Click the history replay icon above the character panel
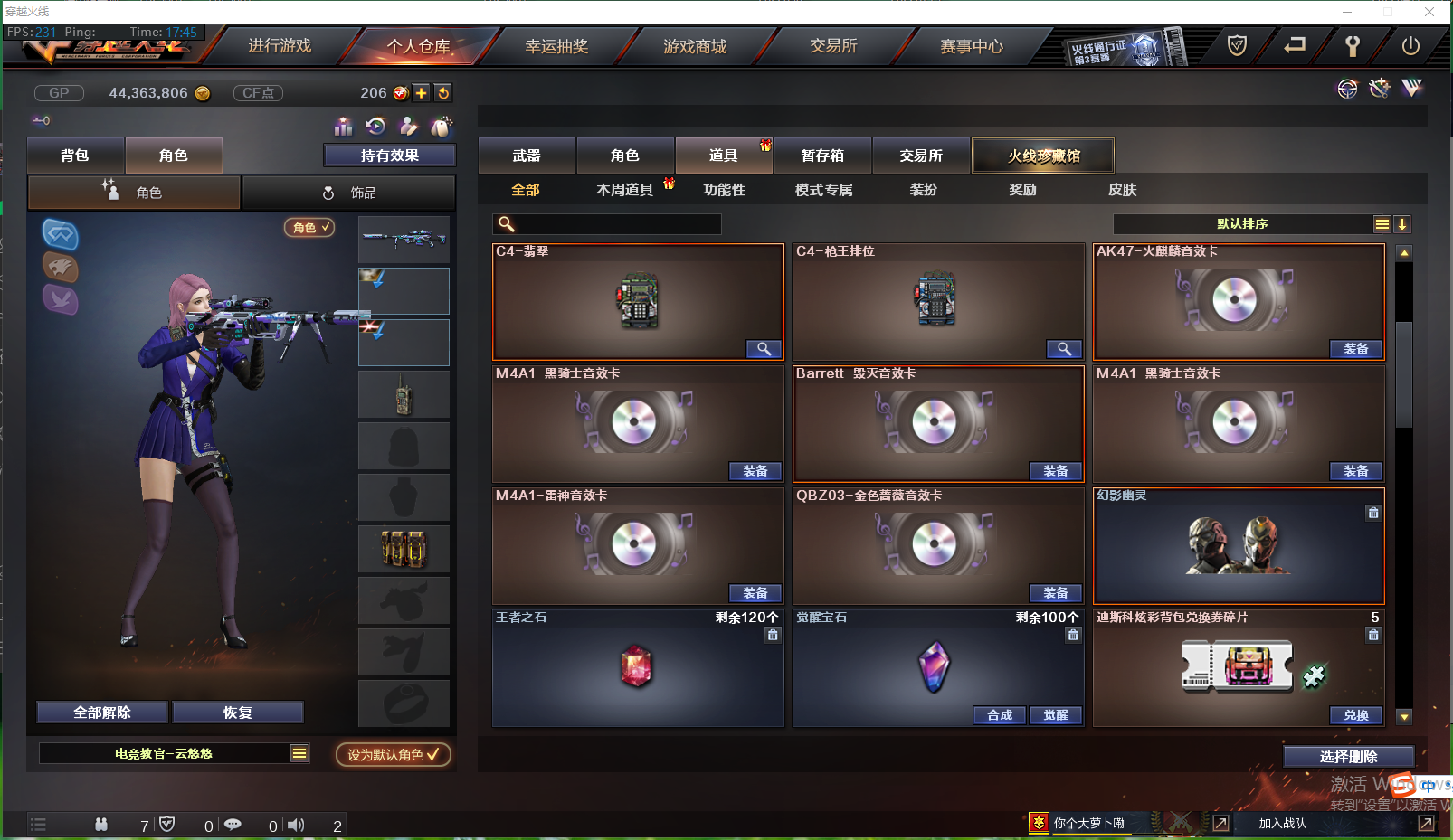The width and height of the screenshot is (1453, 840). (x=375, y=127)
